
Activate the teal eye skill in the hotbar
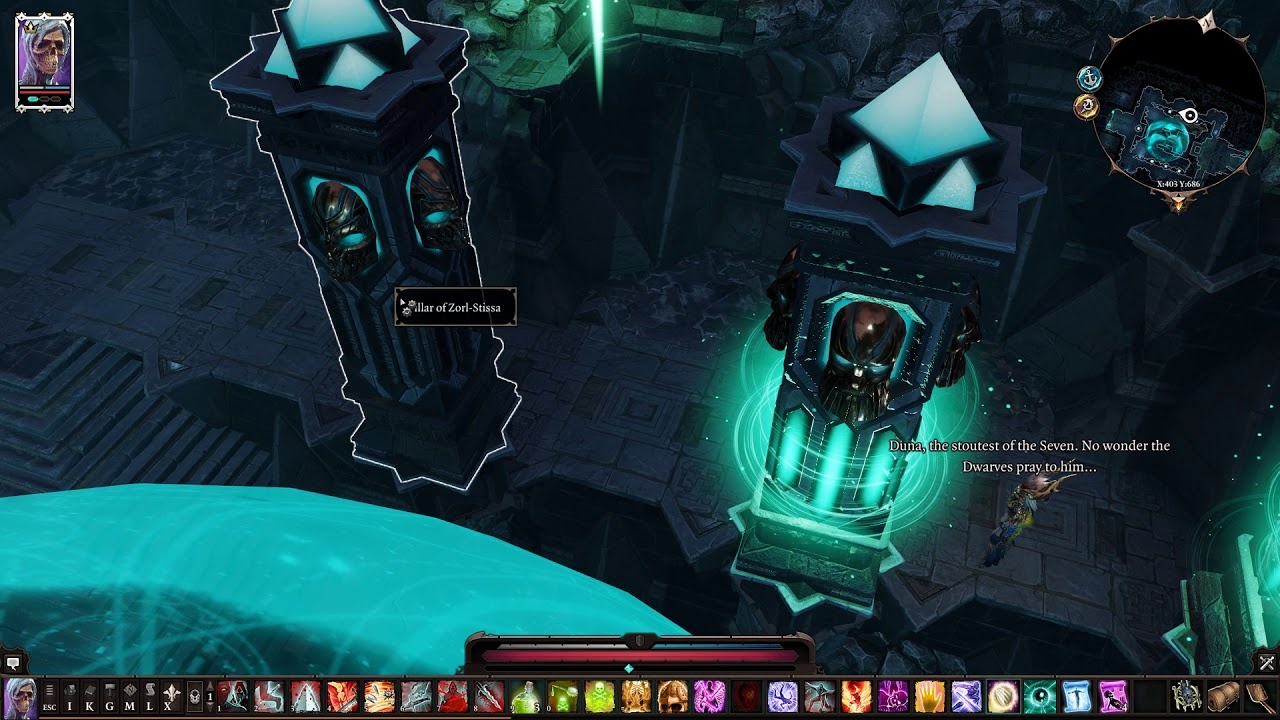(x=1039, y=696)
